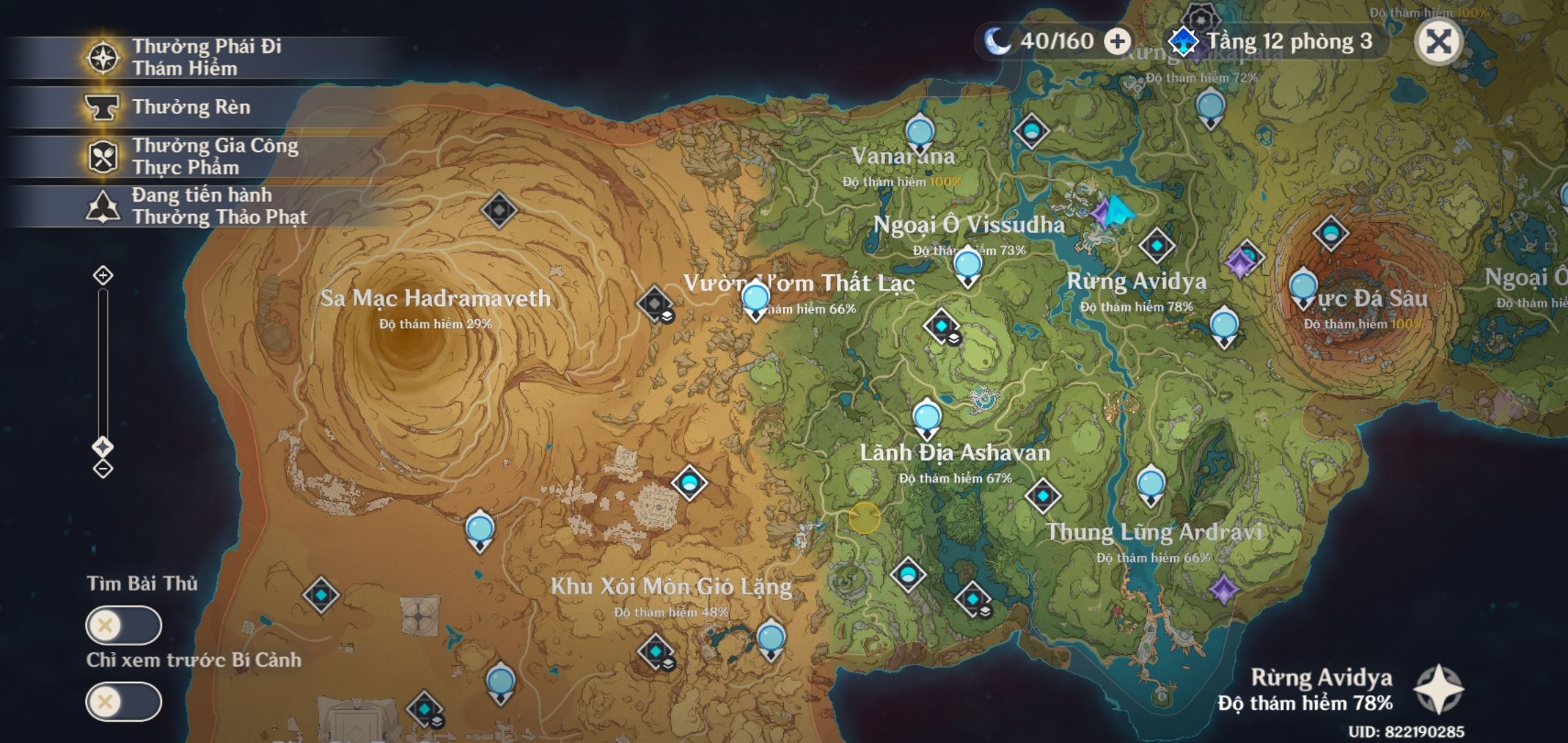Click the plus button to zoom in map

[105, 277]
